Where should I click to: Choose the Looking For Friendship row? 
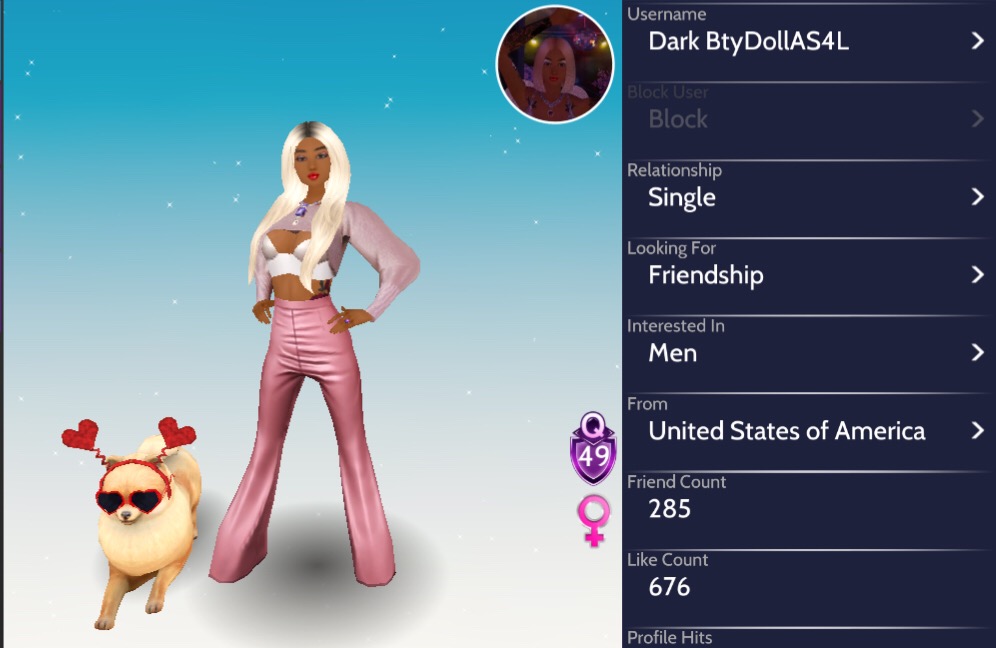808,275
